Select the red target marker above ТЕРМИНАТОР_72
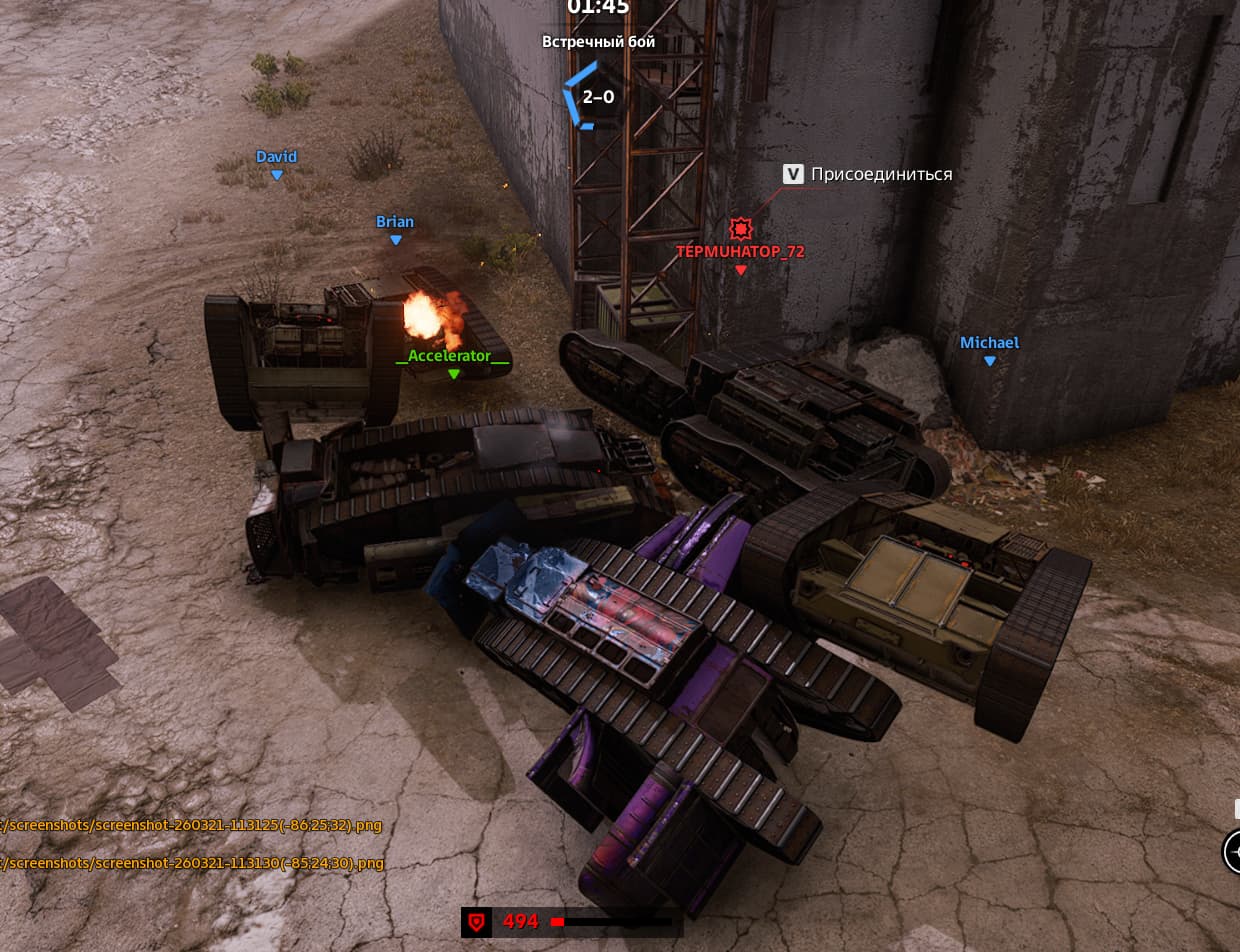 click(x=740, y=228)
